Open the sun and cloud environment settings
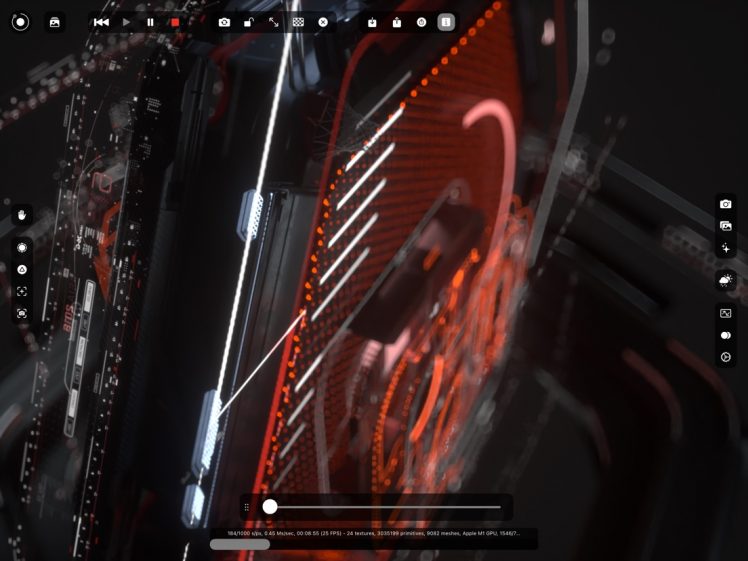The image size is (748, 561). [726, 280]
